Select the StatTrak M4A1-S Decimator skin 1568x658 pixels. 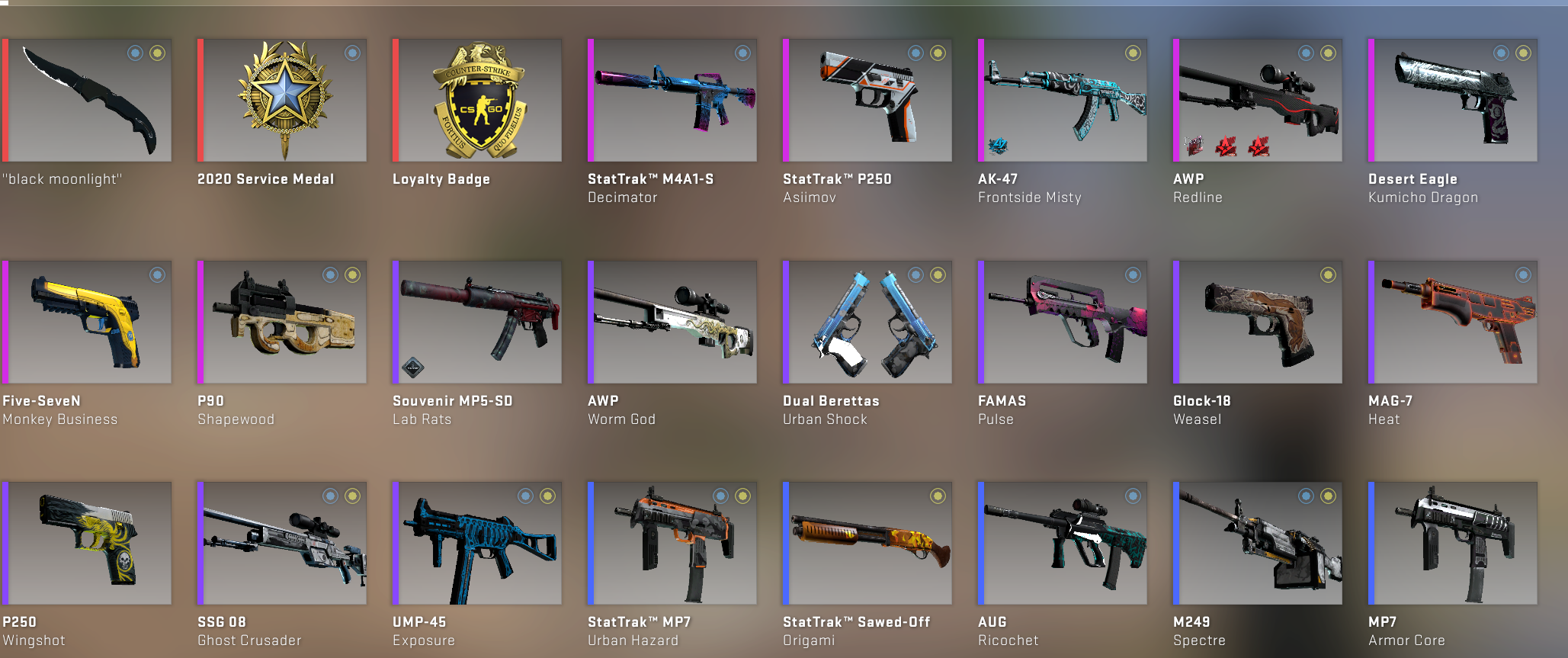pos(672,101)
